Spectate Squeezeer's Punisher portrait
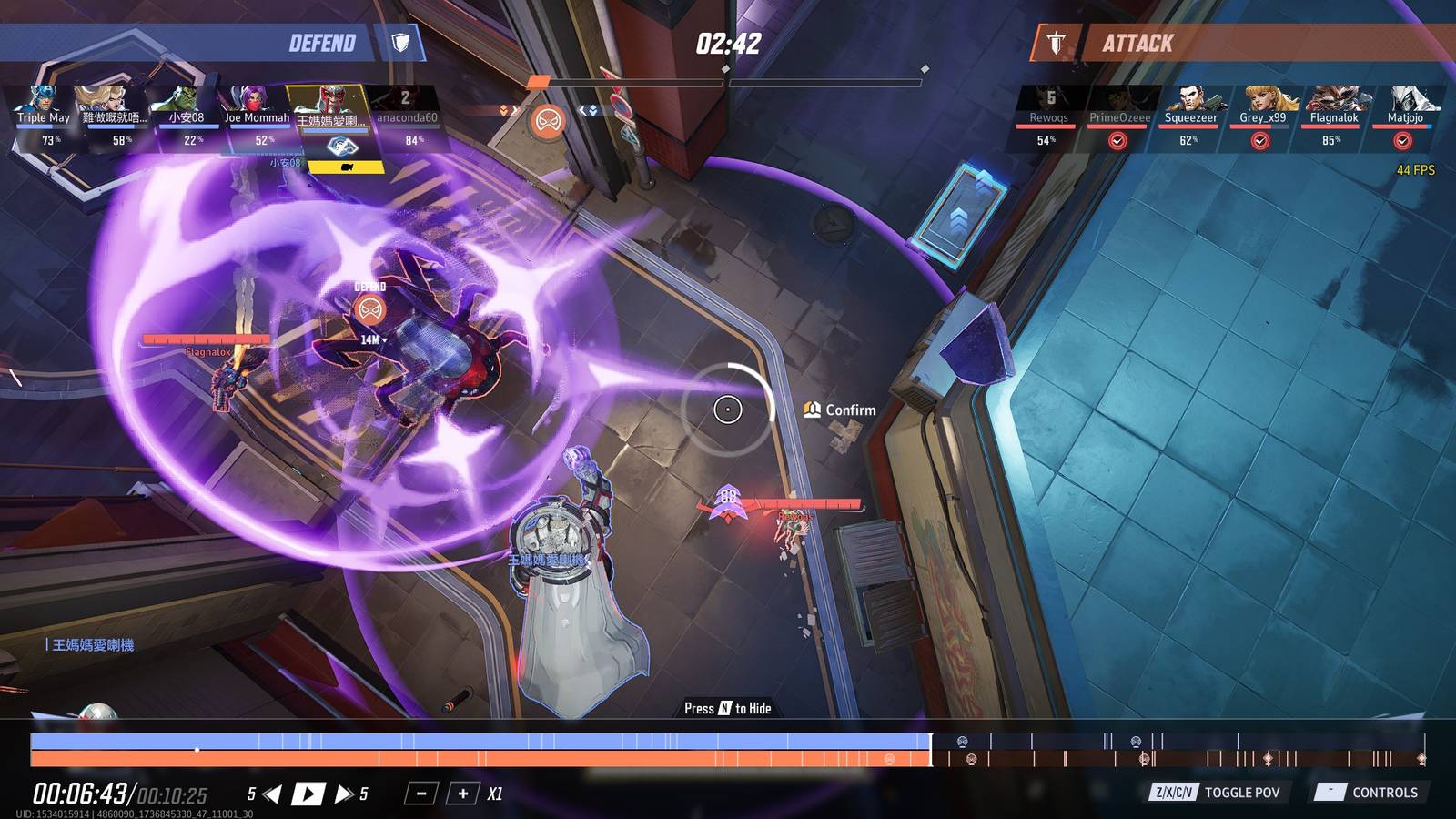 [x=1190, y=106]
